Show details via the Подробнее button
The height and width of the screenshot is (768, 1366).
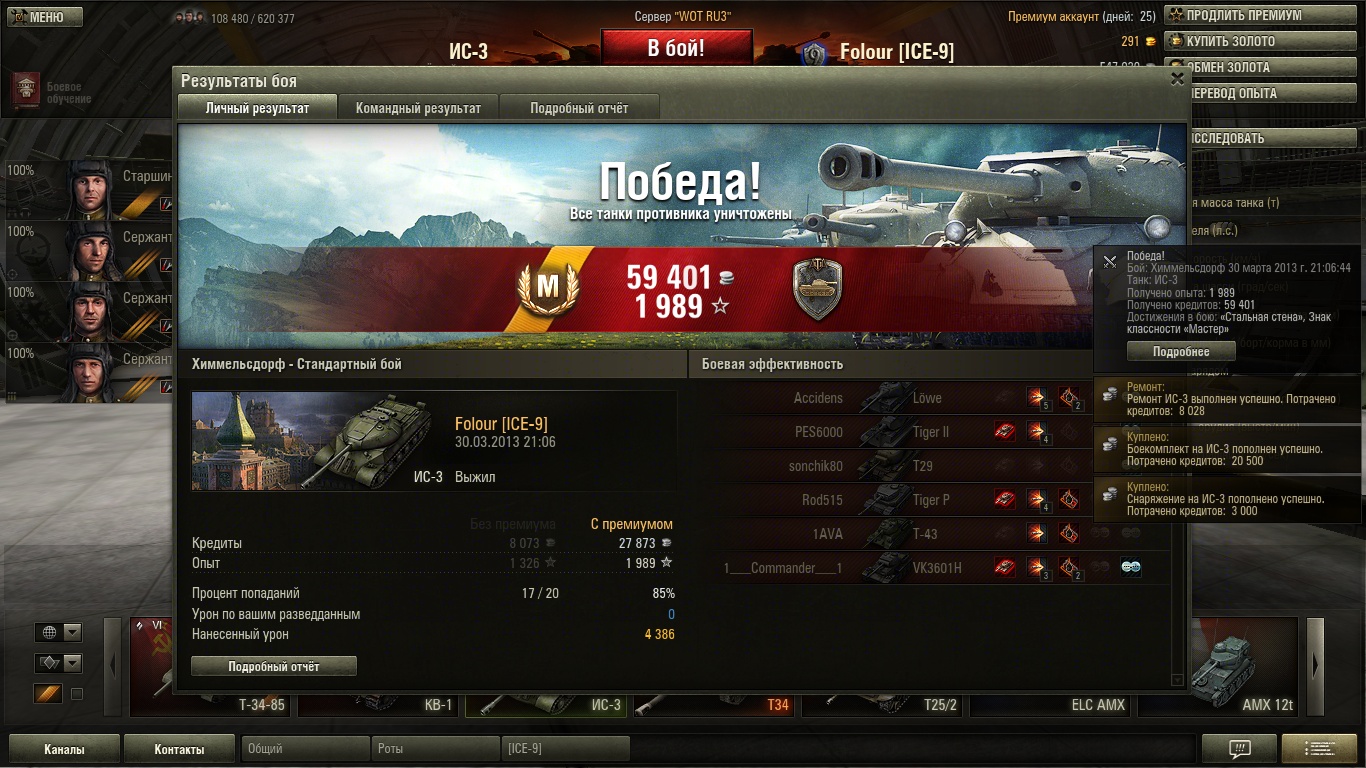[x=1180, y=352]
